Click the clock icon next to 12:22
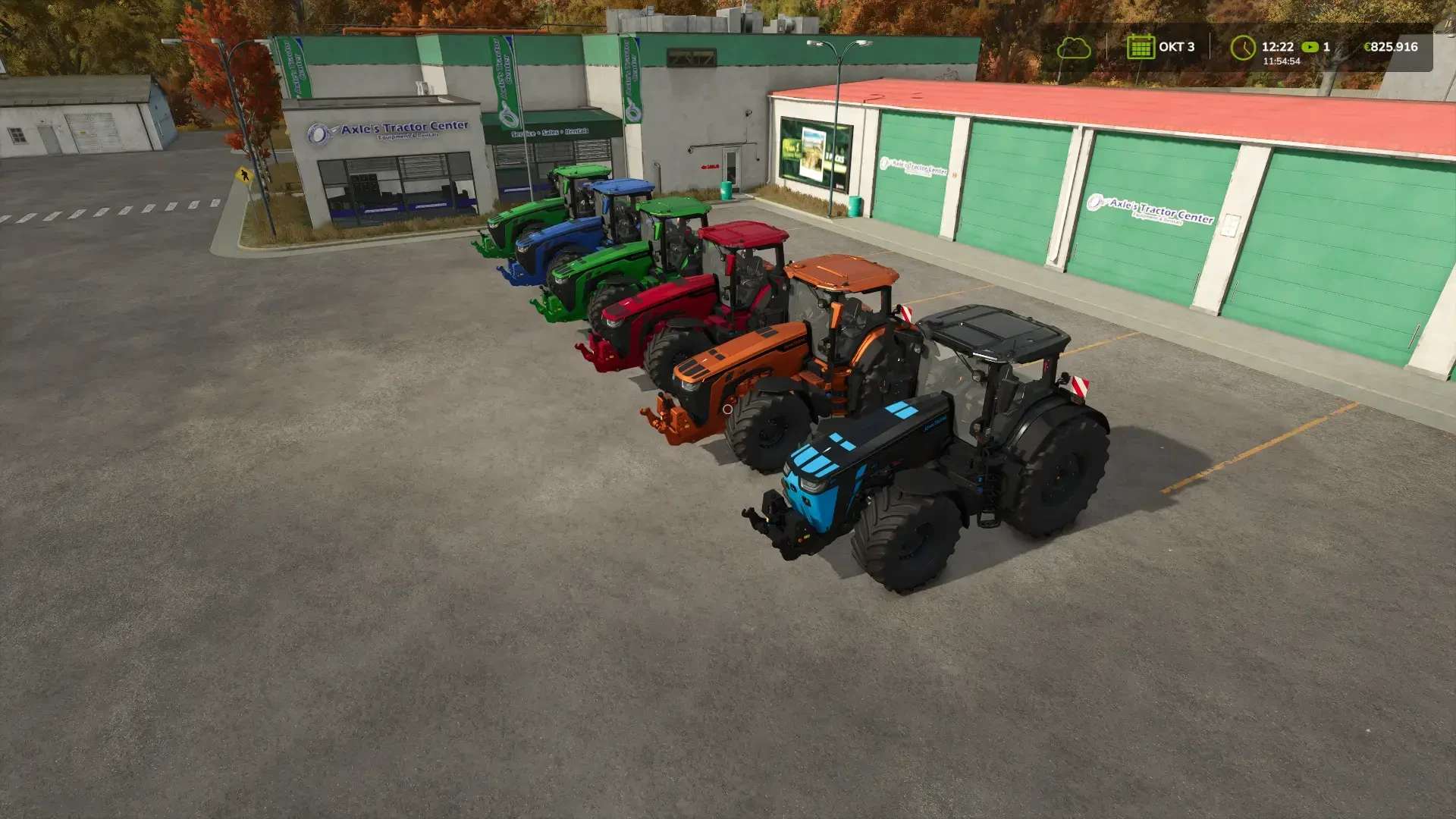This screenshot has height=819, width=1456. [1242, 48]
